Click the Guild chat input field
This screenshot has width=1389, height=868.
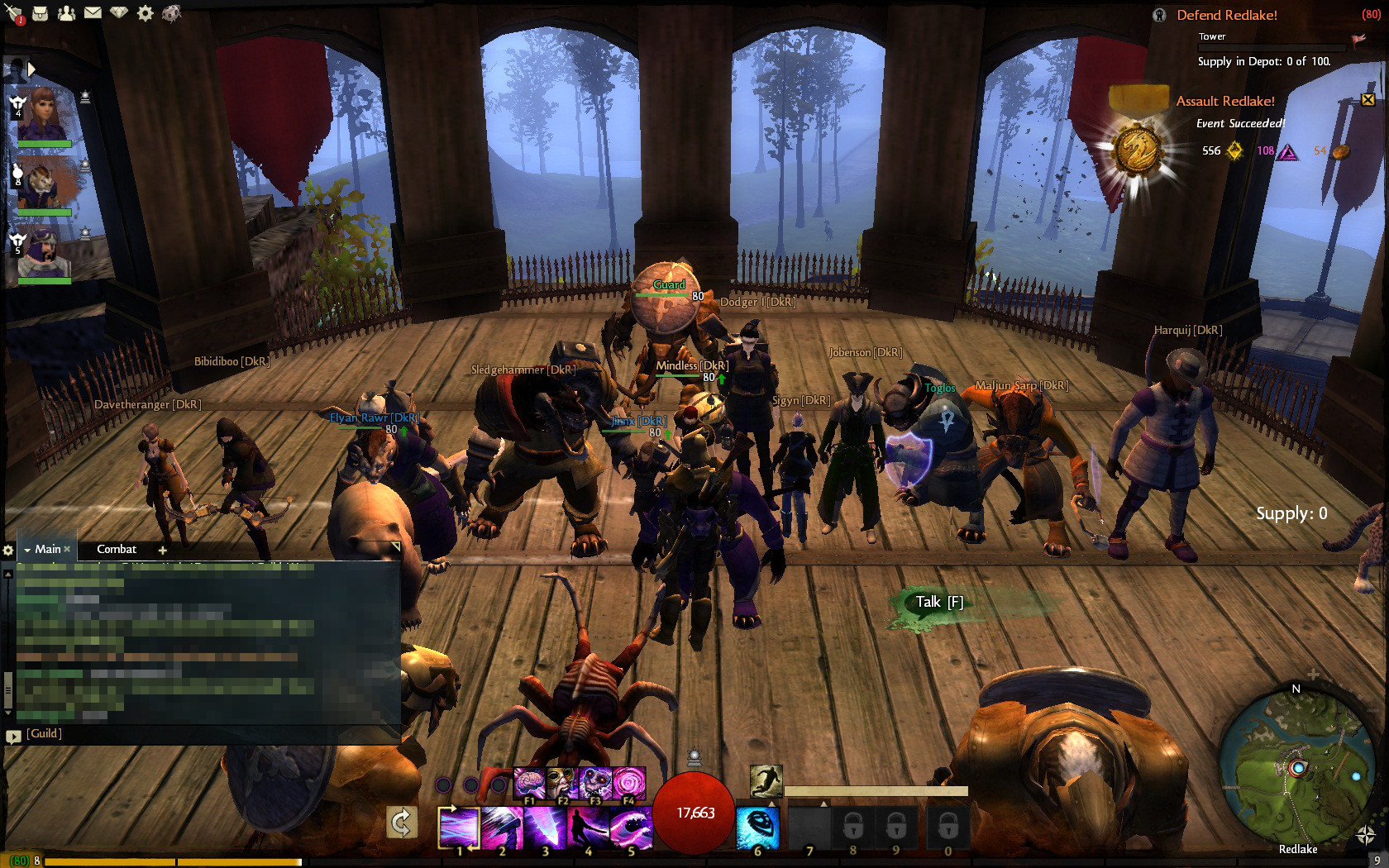click(207, 734)
